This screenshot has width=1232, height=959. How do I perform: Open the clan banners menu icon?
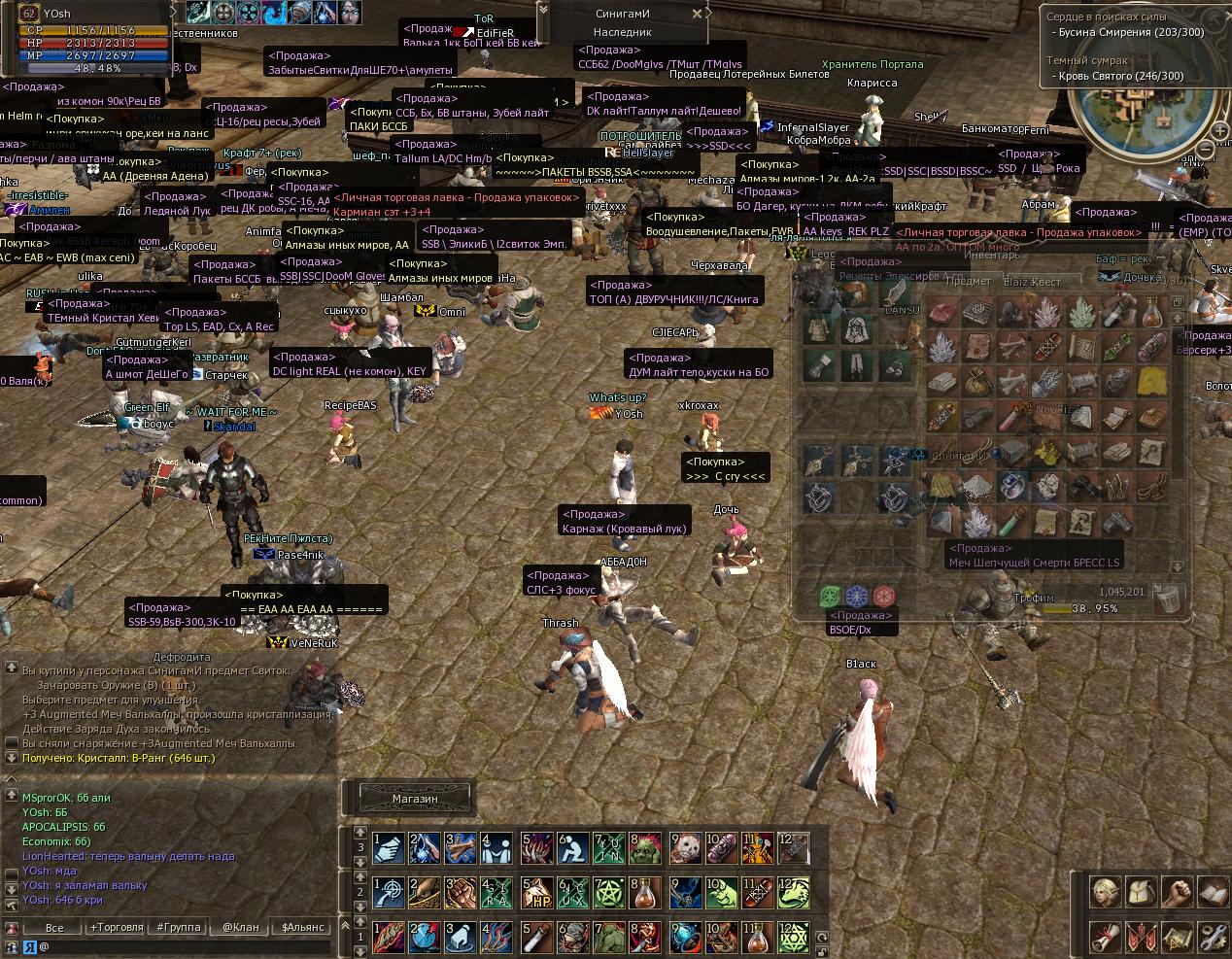click(1140, 938)
